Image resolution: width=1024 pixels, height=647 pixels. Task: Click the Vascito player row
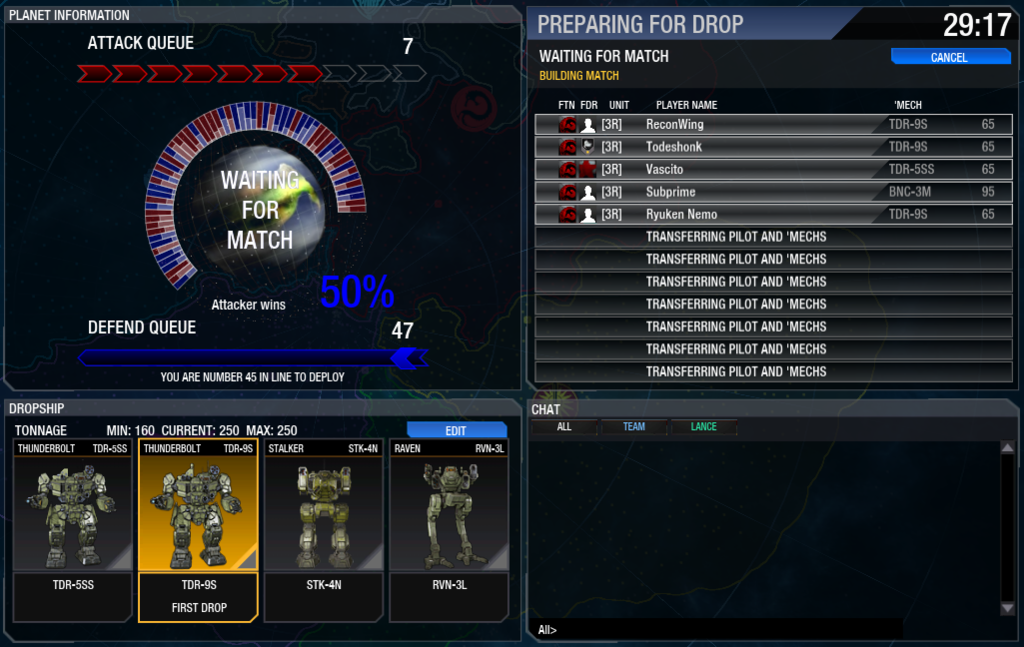(x=773, y=170)
